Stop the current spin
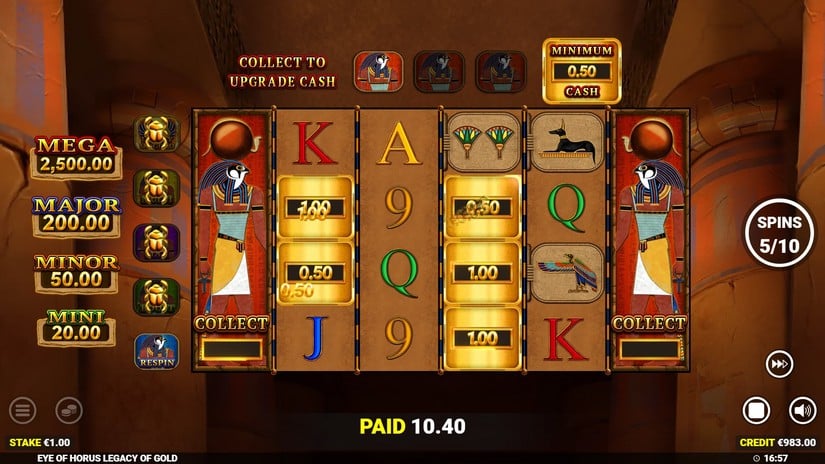The image size is (825, 464). coord(757,410)
